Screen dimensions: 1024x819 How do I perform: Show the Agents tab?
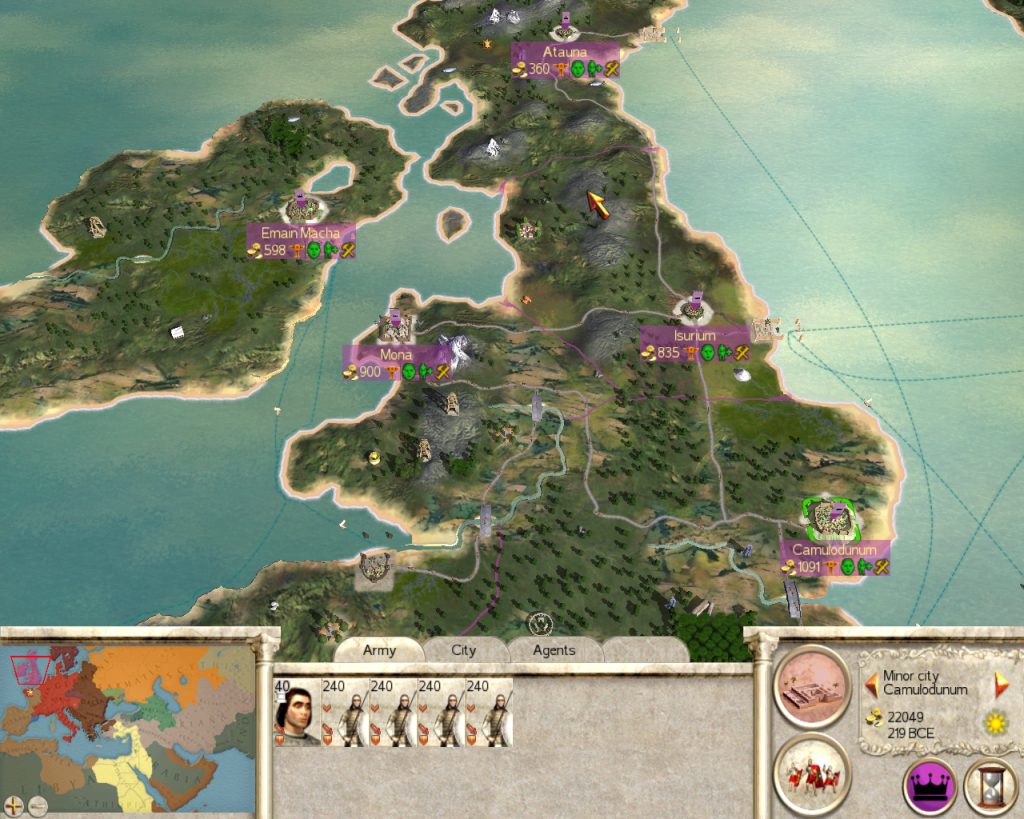point(553,650)
